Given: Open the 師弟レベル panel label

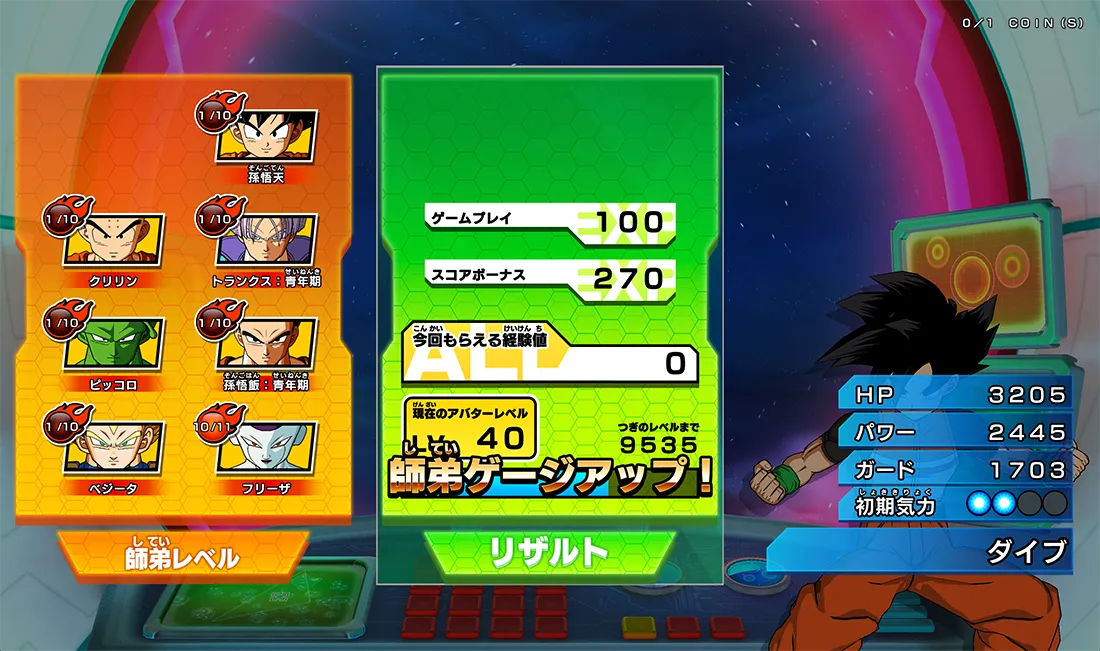Looking at the screenshot, I should pos(183,557).
